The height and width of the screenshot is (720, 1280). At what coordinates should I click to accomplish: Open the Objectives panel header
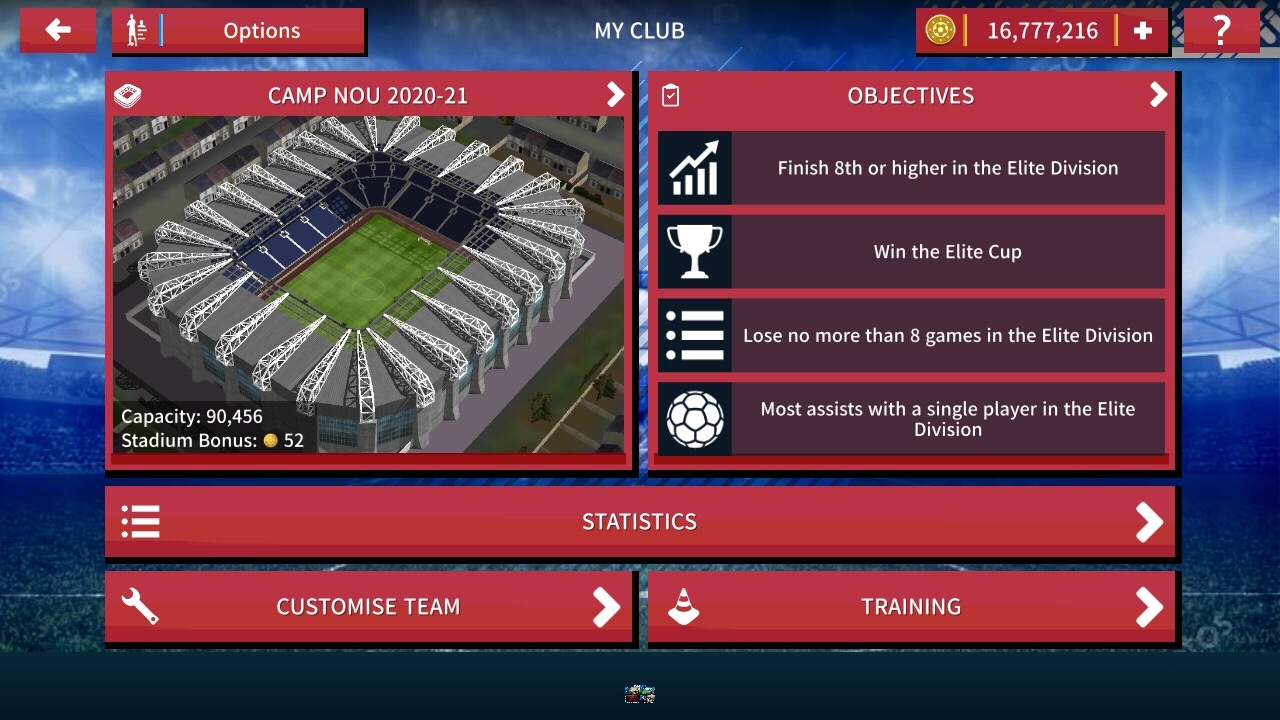911,95
